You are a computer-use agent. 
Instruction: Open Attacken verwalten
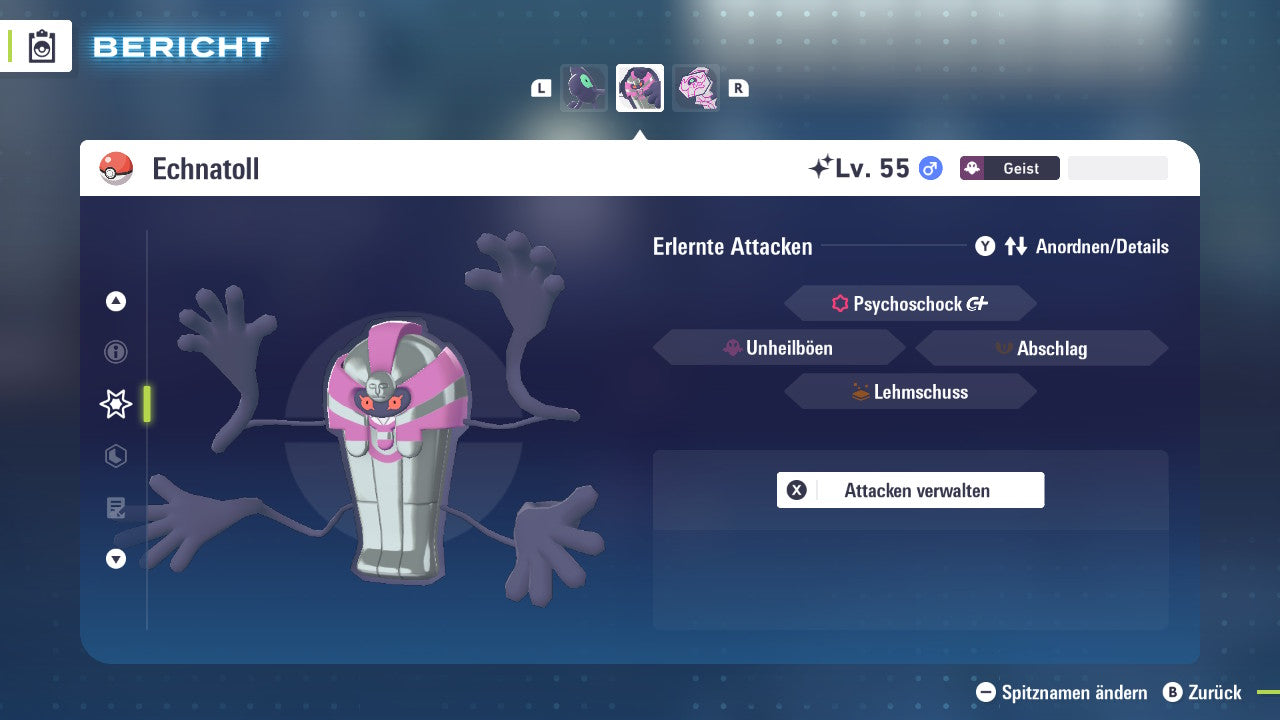click(x=910, y=490)
